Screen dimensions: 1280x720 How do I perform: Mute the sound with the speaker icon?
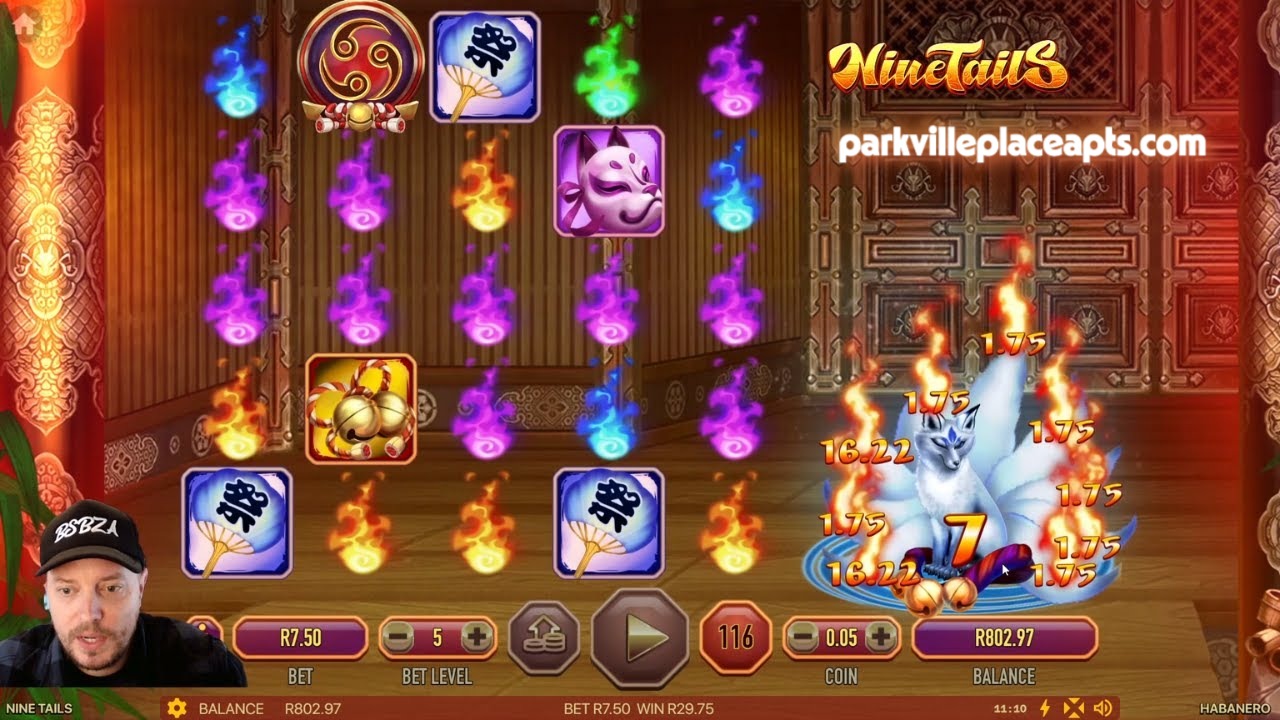(1101, 708)
